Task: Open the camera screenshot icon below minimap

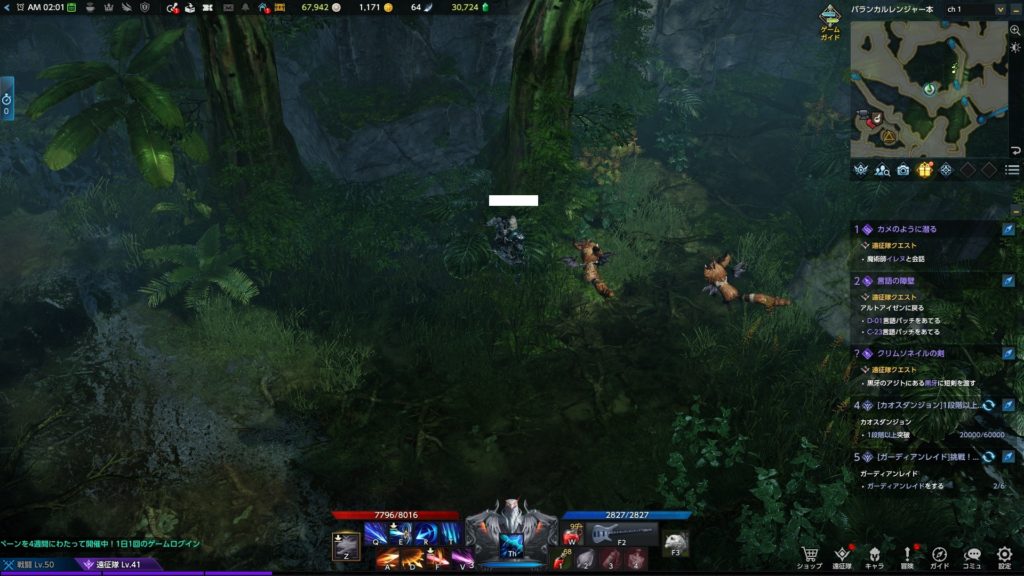Action: (903, 170)
